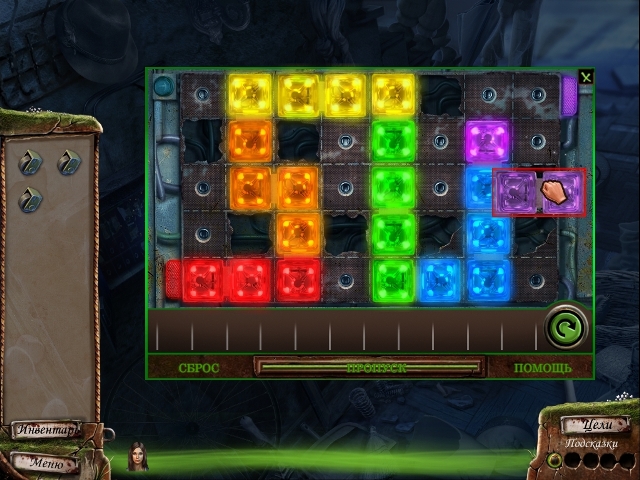
Task: Close the block puzzle window
Action: pyautogui.click(x=586, y=77)
